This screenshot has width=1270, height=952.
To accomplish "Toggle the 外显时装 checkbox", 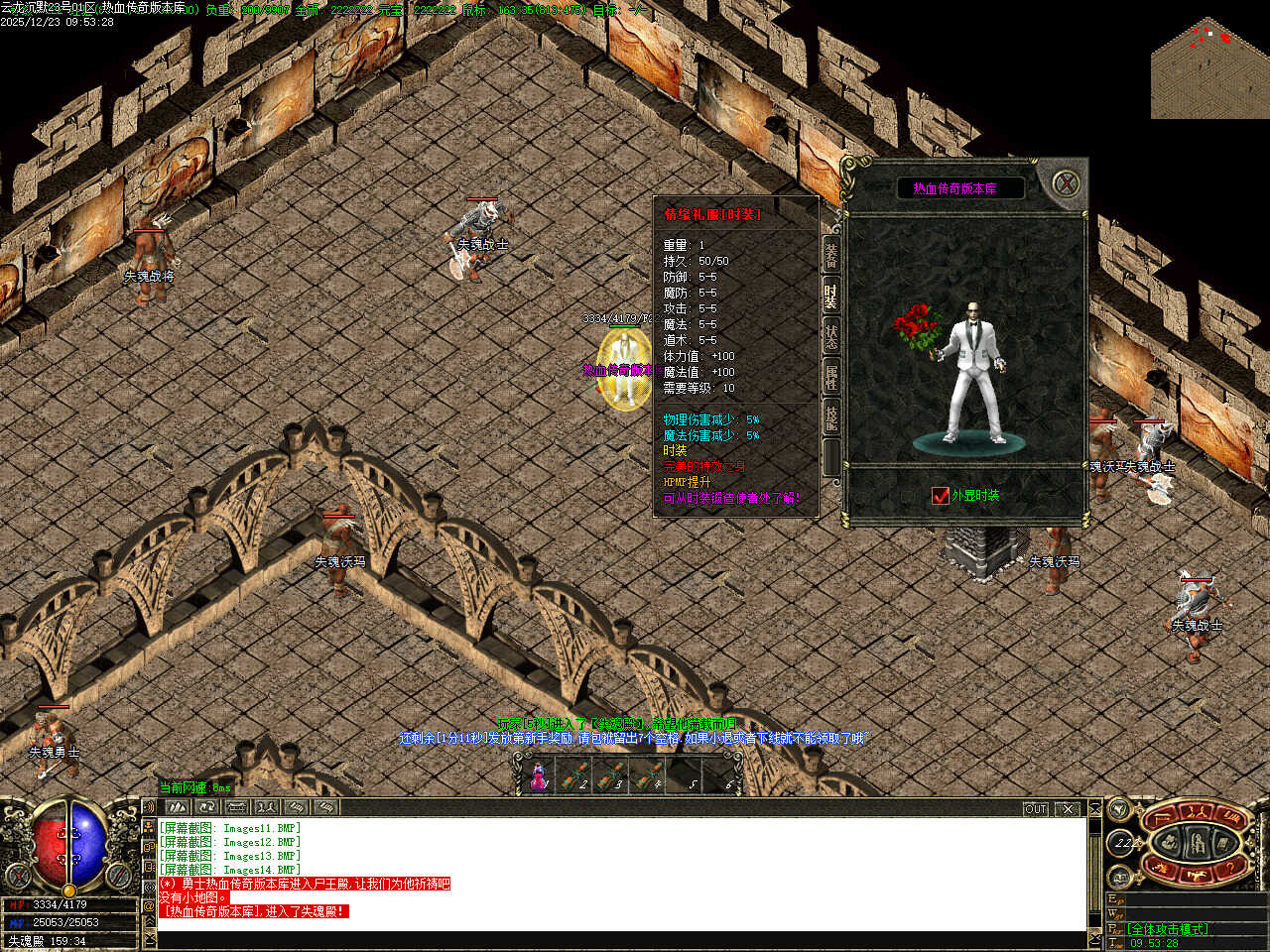I will [941, 496].
